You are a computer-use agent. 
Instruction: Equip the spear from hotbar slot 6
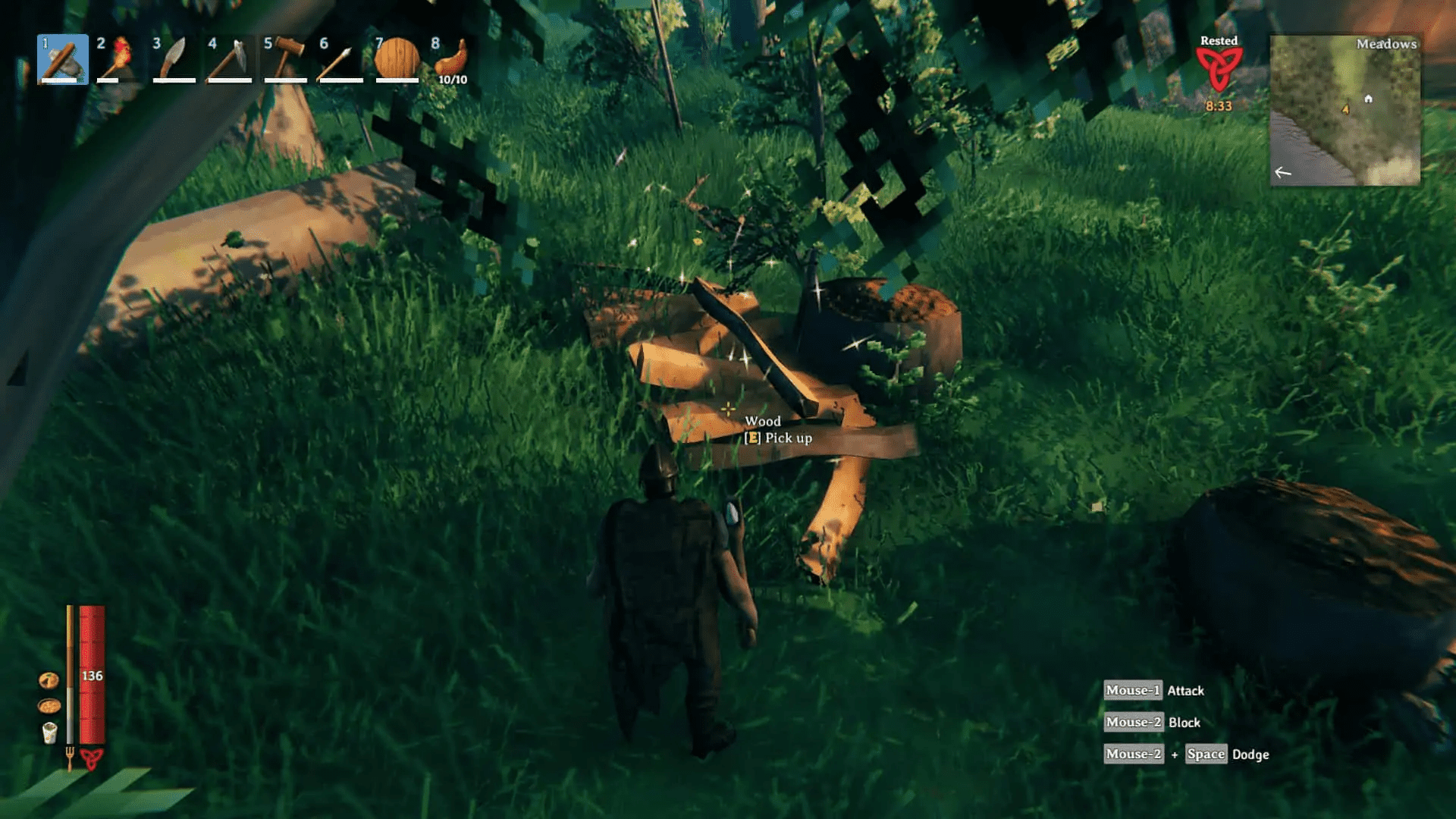coord(340,61)
